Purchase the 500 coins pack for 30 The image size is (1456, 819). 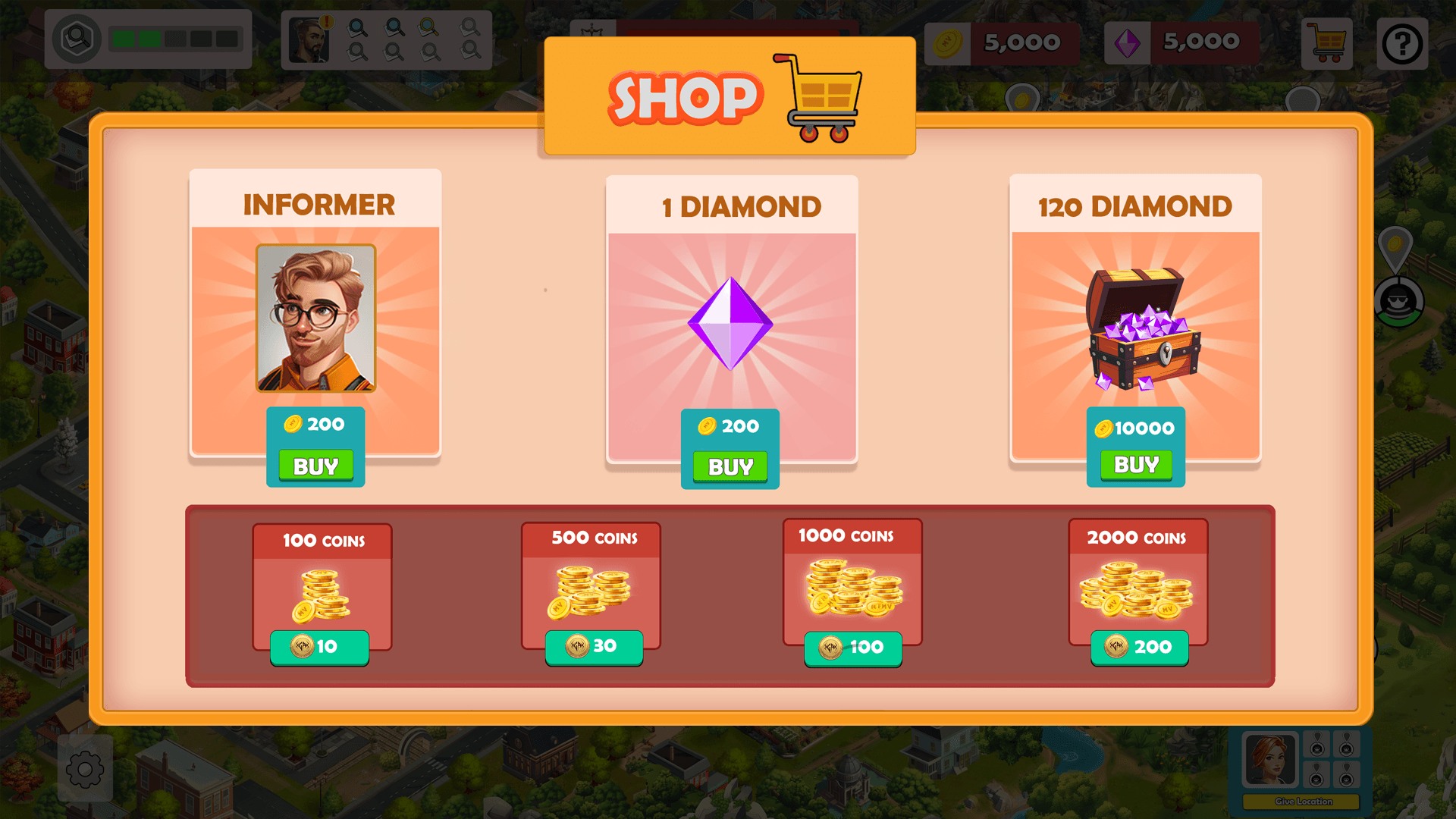(x=592, y=648)
